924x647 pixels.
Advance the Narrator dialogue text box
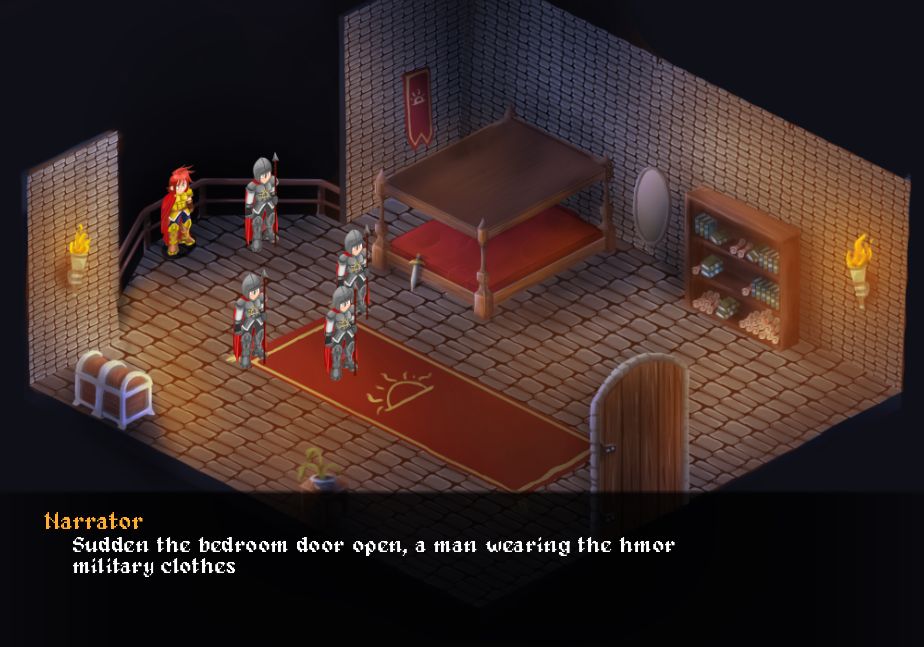point(461,567)
